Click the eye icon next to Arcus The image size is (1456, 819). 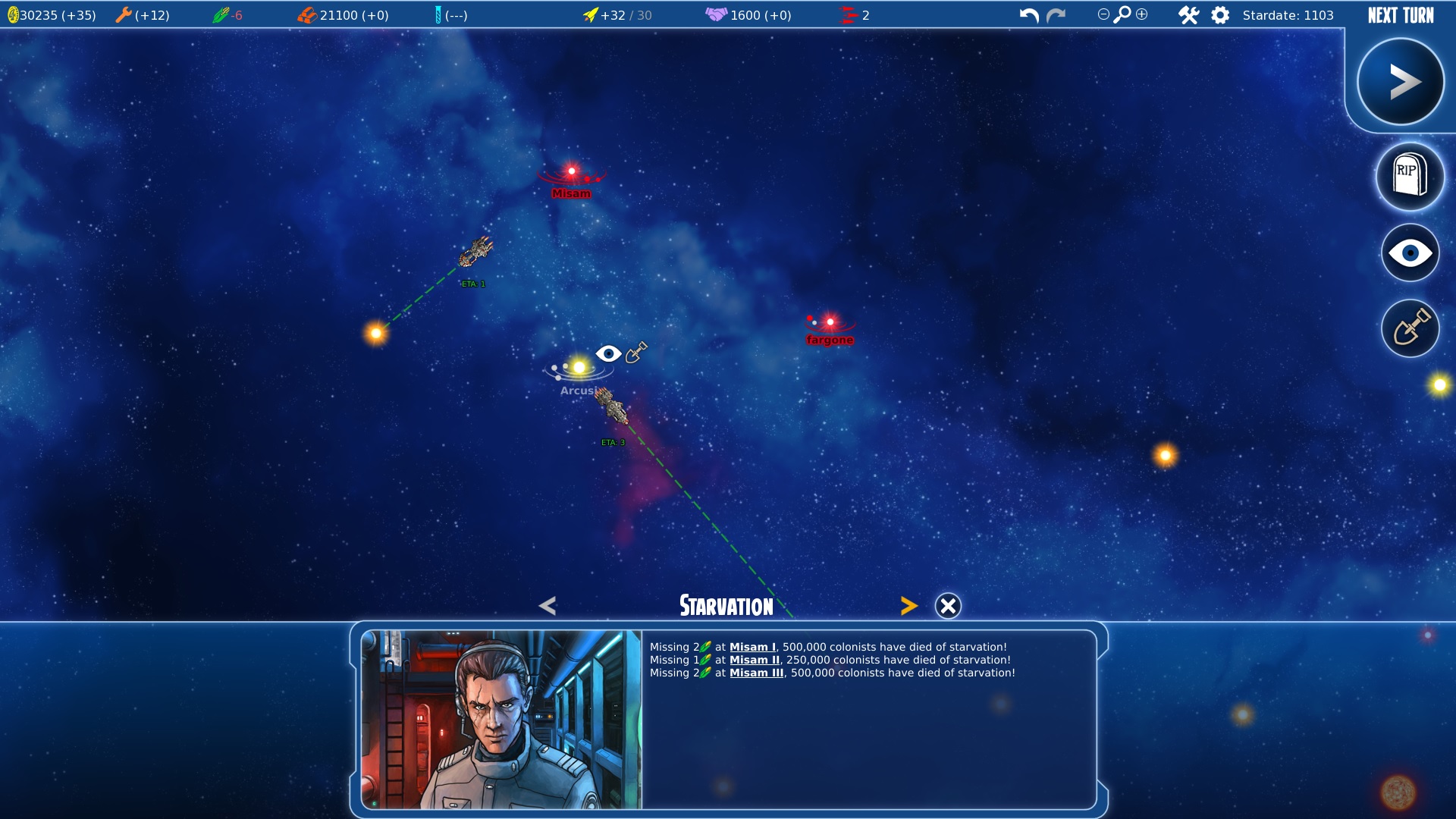pos(608,353)
